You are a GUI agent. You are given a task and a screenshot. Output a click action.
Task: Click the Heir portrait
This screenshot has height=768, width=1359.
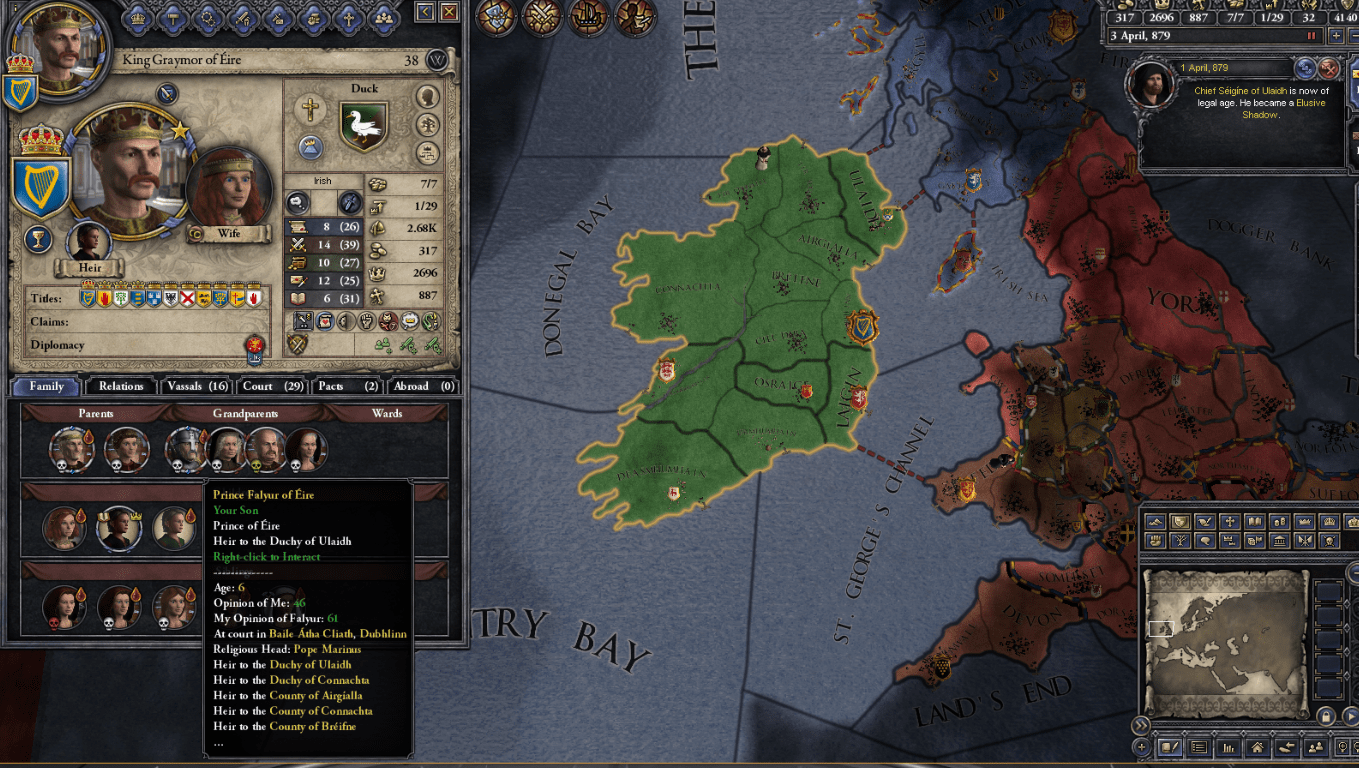[88, 240]
